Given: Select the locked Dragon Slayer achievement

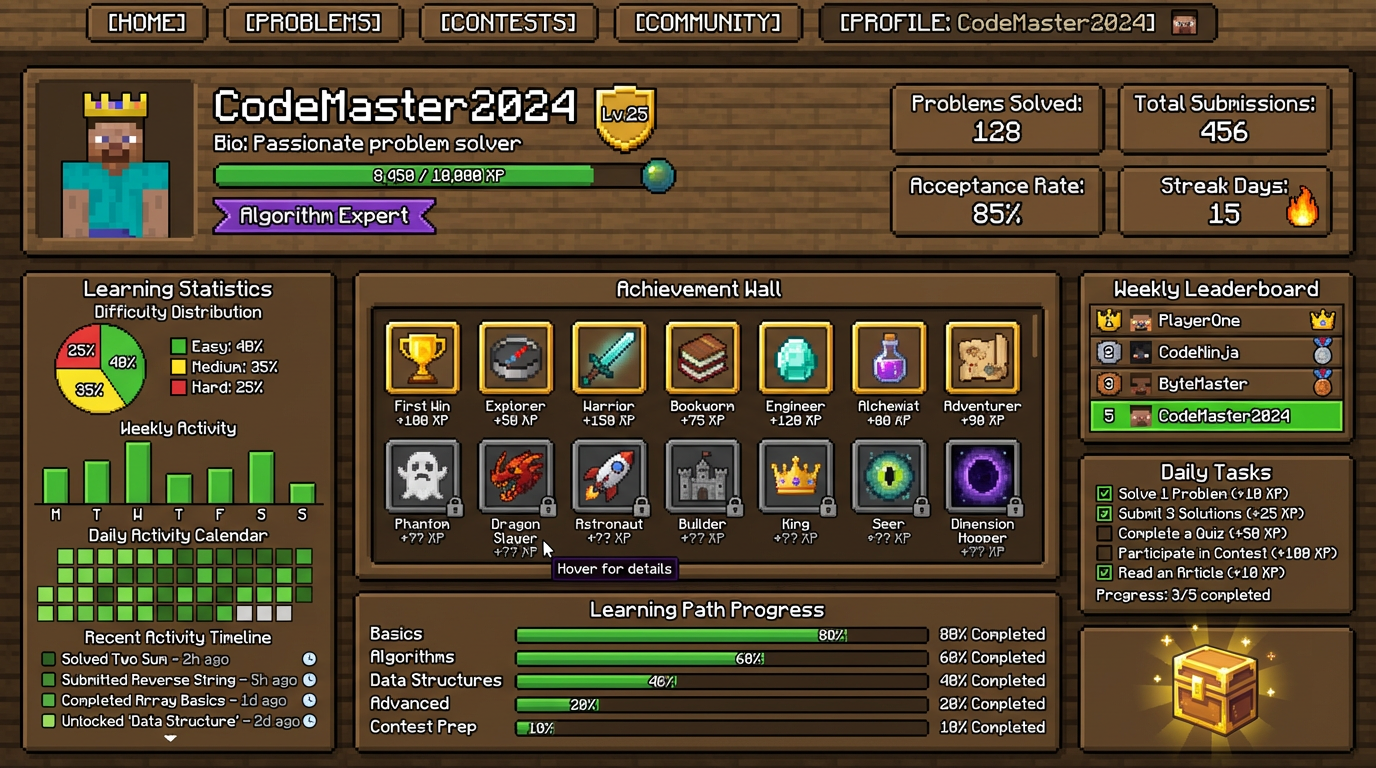Looking at the screenshot, I should pyautogui.click(x=515, y=476).
